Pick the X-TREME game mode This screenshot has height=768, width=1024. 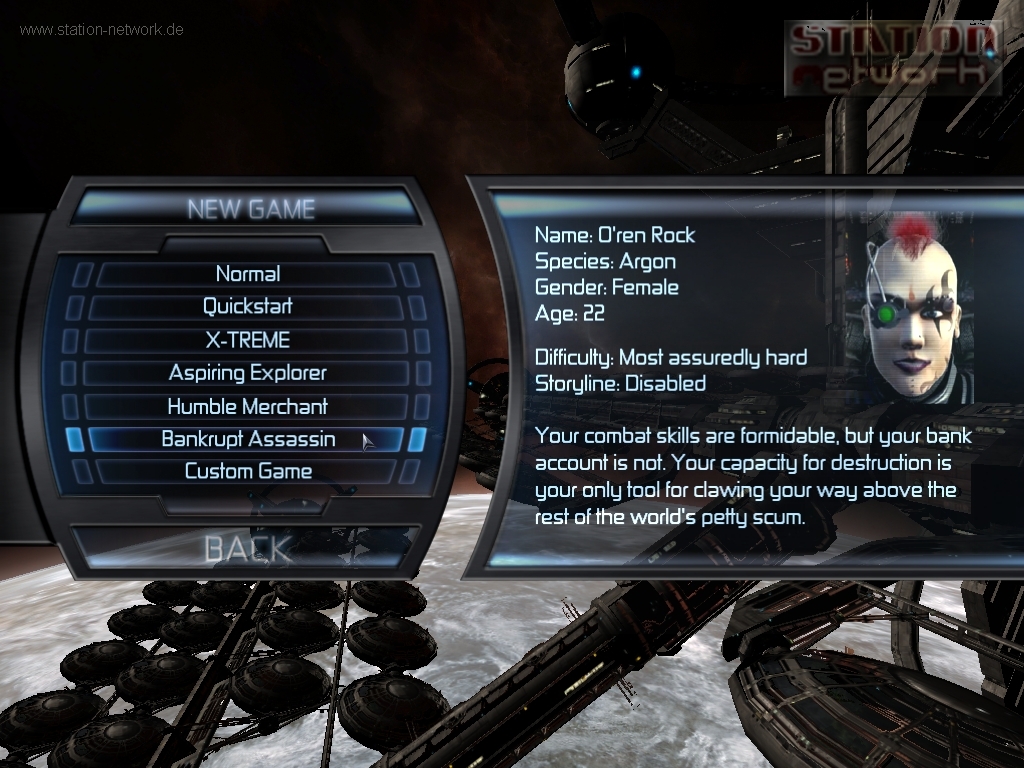coord(248,340)
